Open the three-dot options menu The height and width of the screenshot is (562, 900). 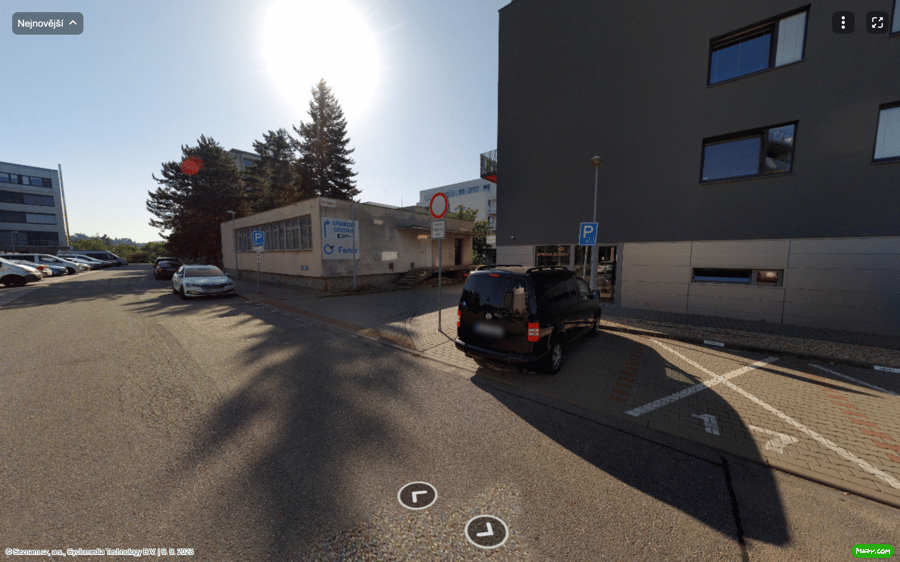tap(843, 23)
